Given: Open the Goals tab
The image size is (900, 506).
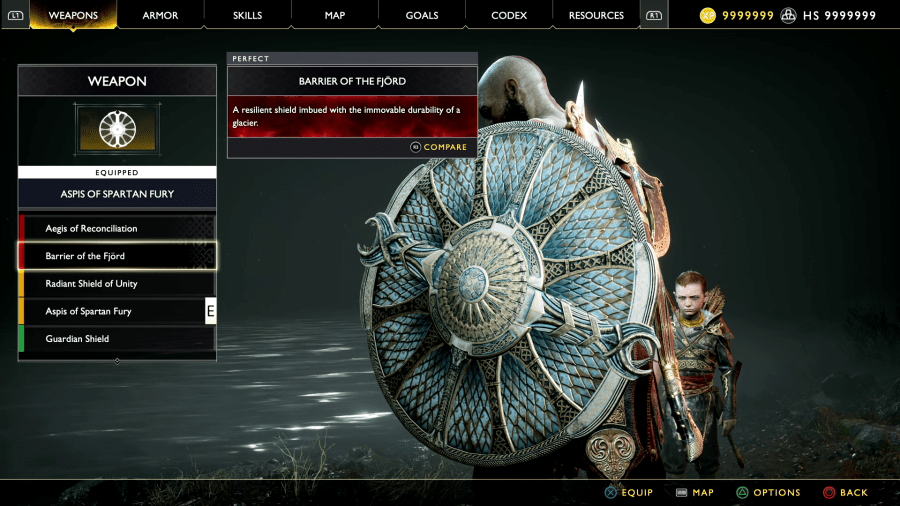Looking at the screenshot, I should (422, 15).
